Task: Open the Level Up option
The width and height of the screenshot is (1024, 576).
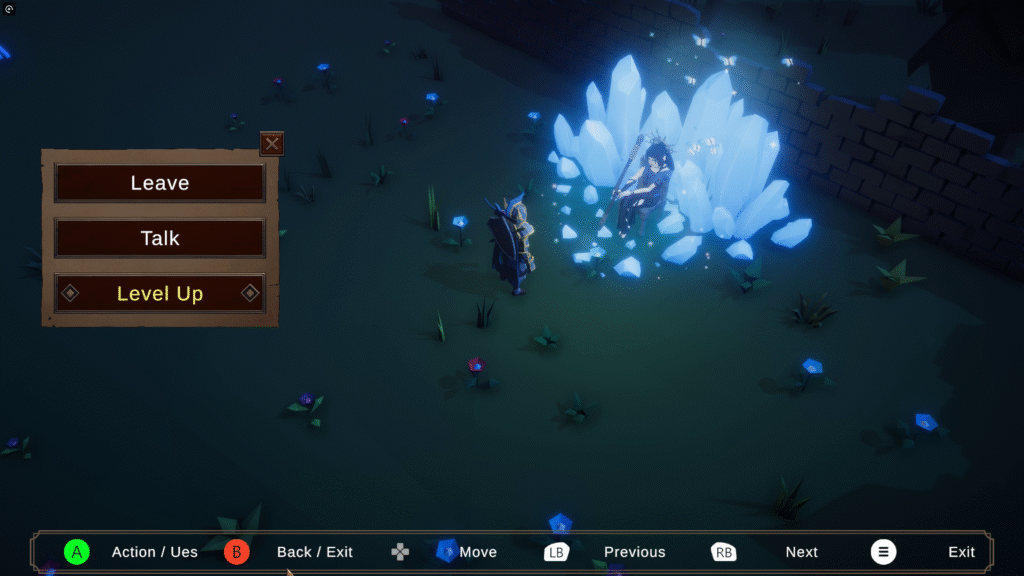Action: pos(160,293)
